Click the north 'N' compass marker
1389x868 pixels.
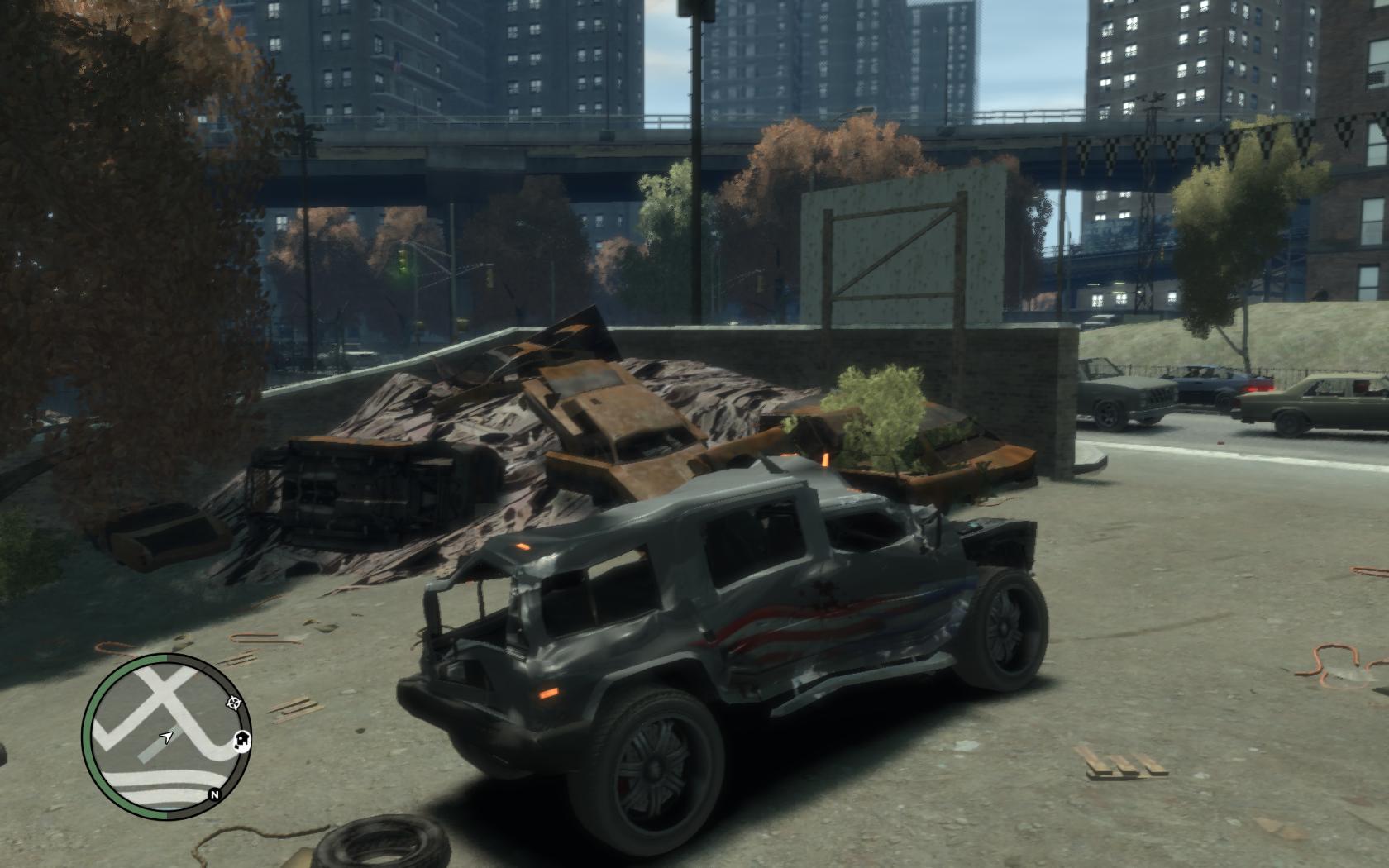[214, 795]
